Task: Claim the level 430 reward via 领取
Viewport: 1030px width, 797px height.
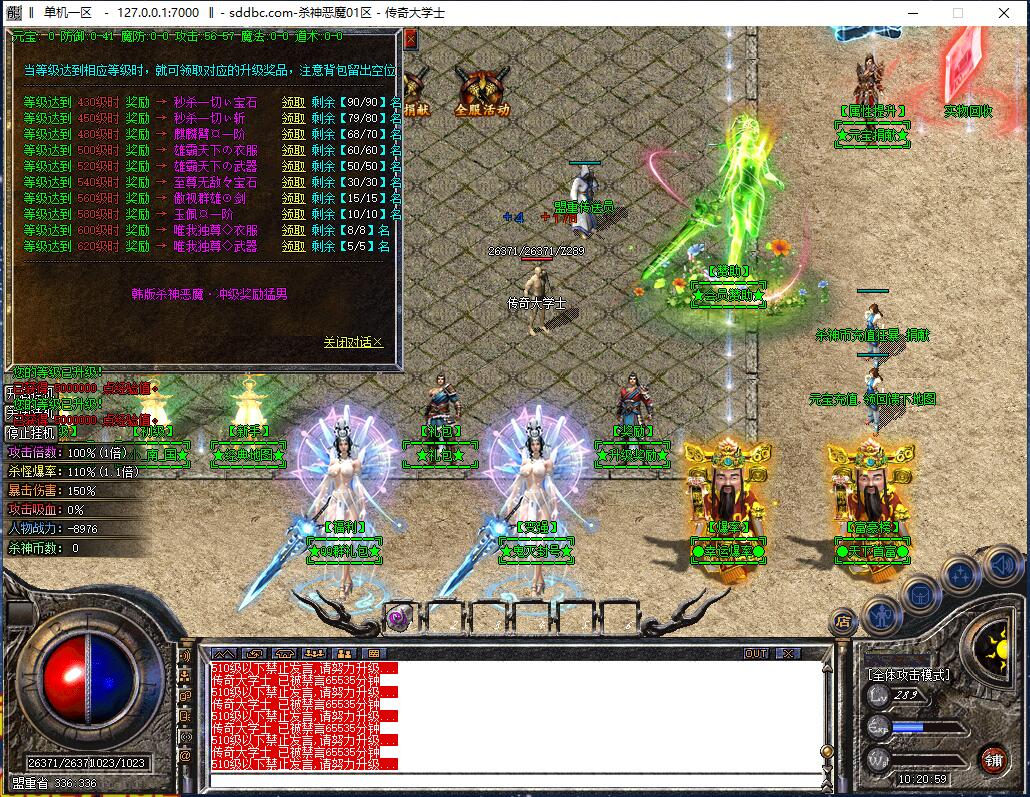Action: [293, 102]
